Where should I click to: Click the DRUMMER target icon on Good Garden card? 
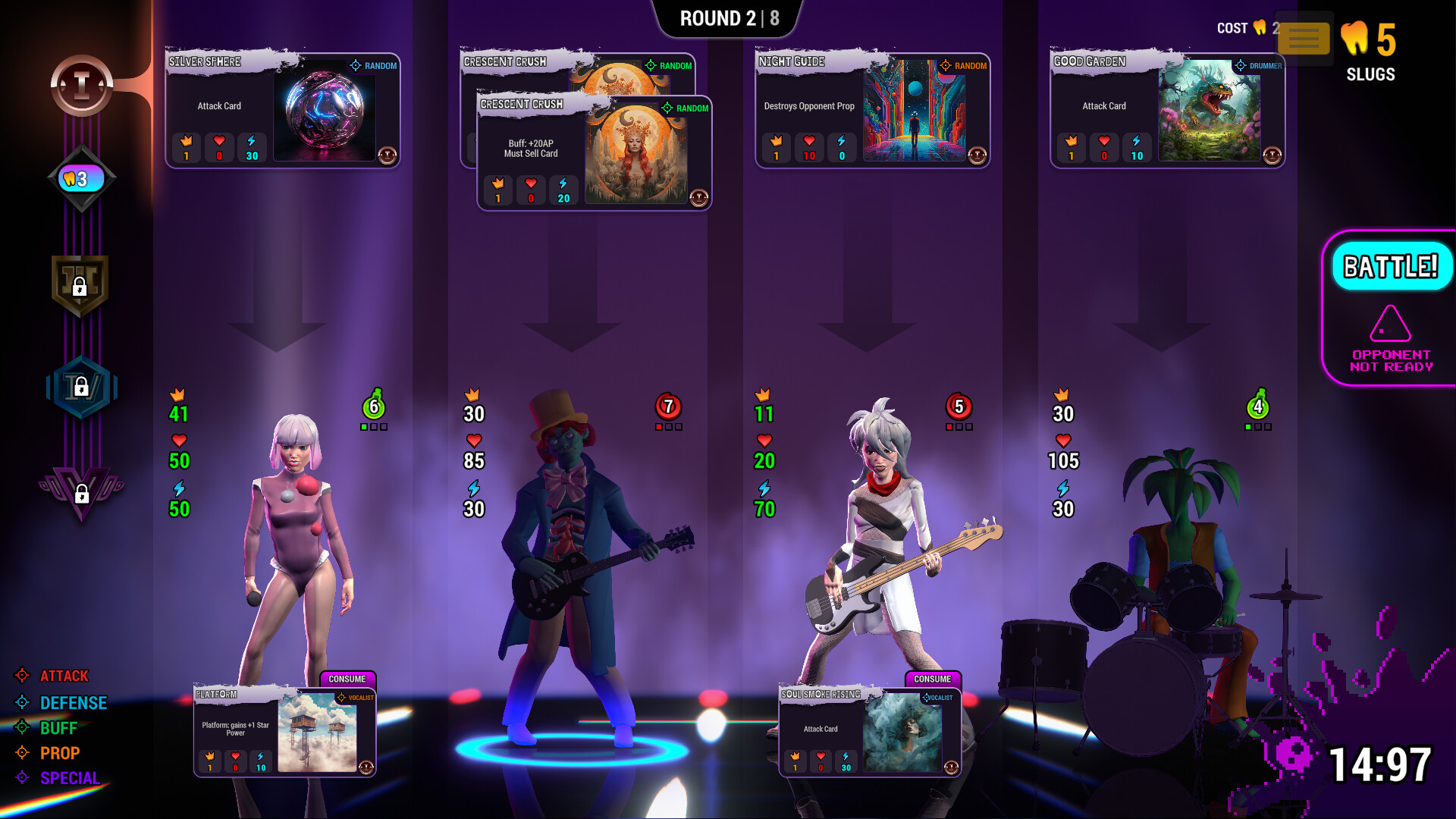click(x=1239, y=66)
